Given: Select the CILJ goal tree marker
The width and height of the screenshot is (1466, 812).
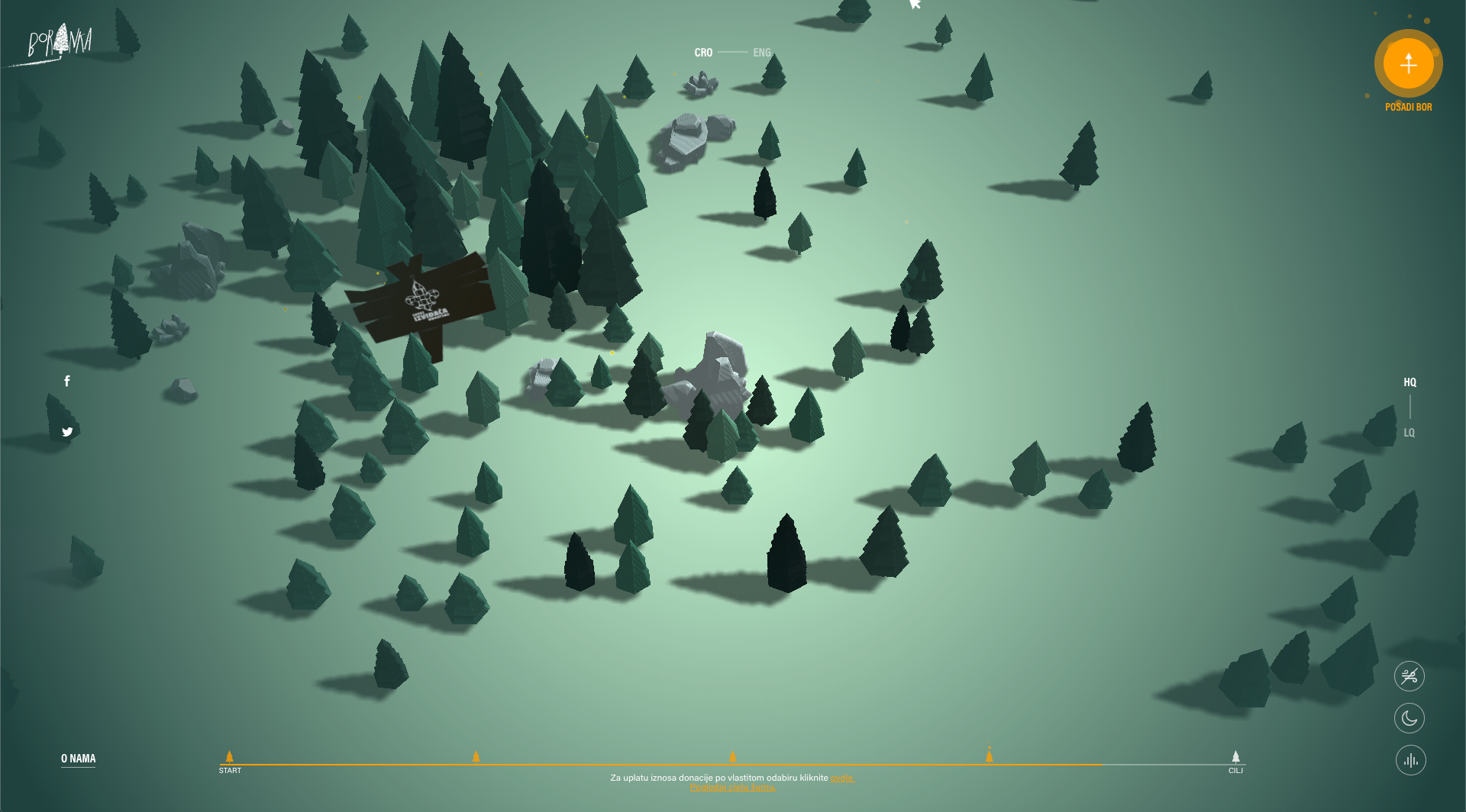Looking at the screenshot, I should (x=1235, y=757).
